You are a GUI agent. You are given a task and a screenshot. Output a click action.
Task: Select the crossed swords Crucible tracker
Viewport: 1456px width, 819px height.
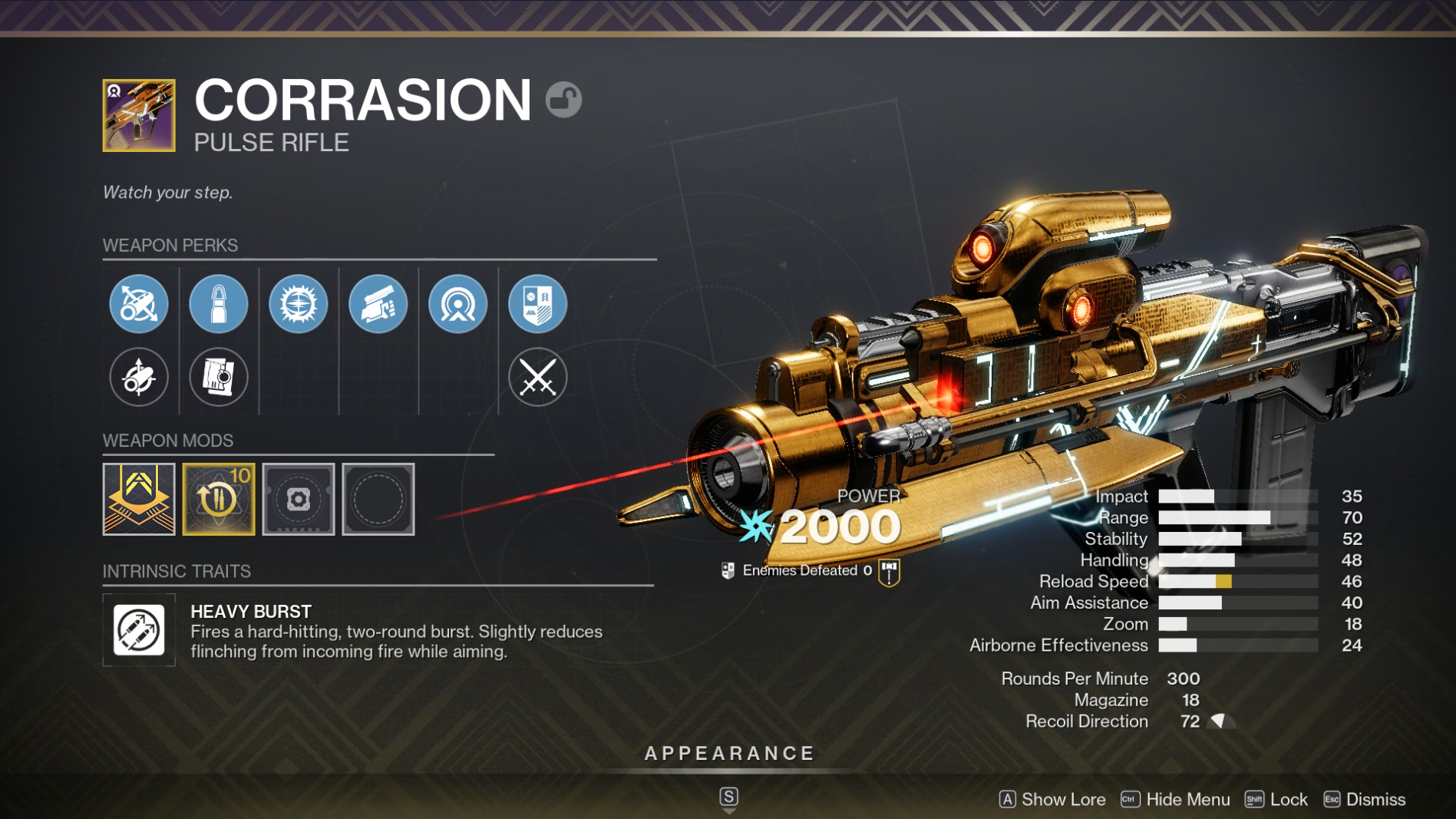538,377
